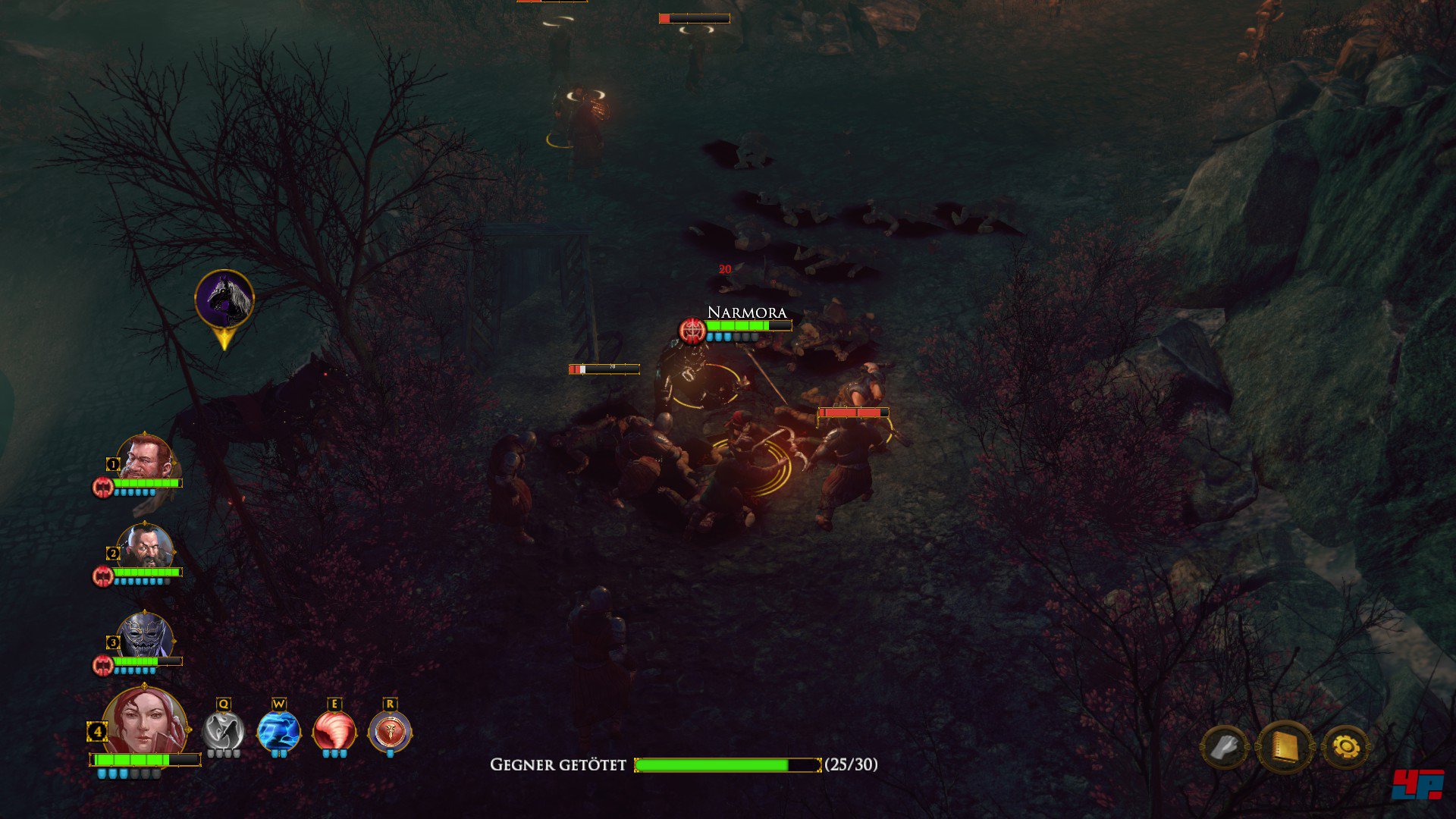Open settings with the golden gear
1456x819 pixels.
pyautogui.click(x=1346, y=748)
